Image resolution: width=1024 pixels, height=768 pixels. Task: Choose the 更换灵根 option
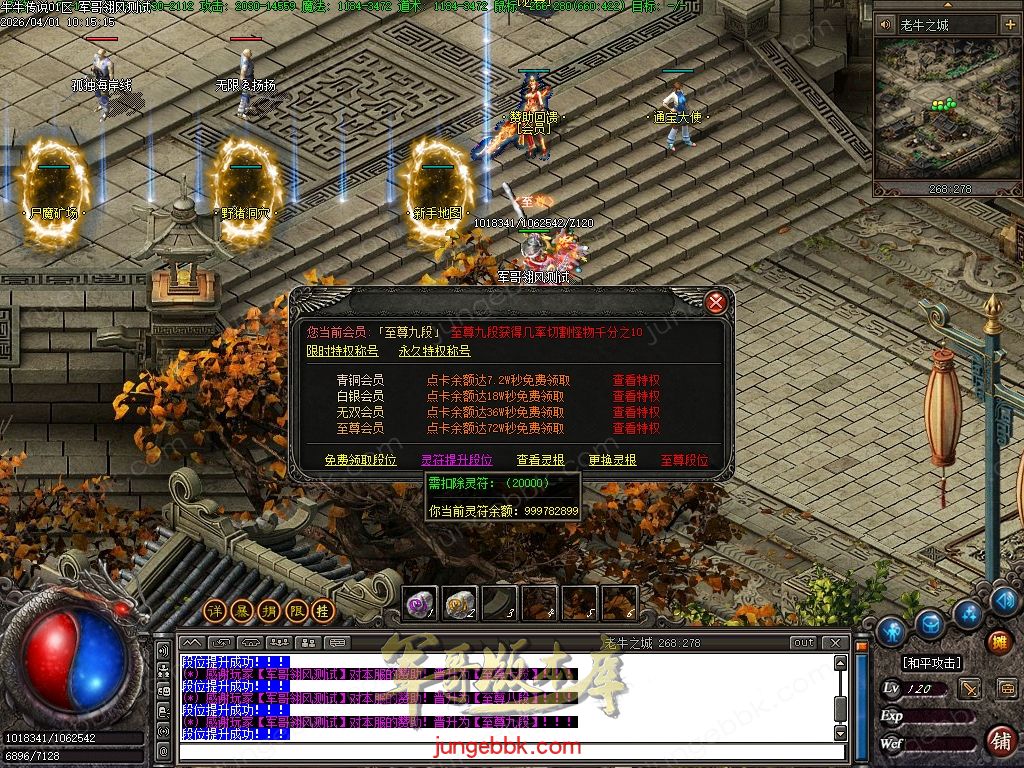612,460
